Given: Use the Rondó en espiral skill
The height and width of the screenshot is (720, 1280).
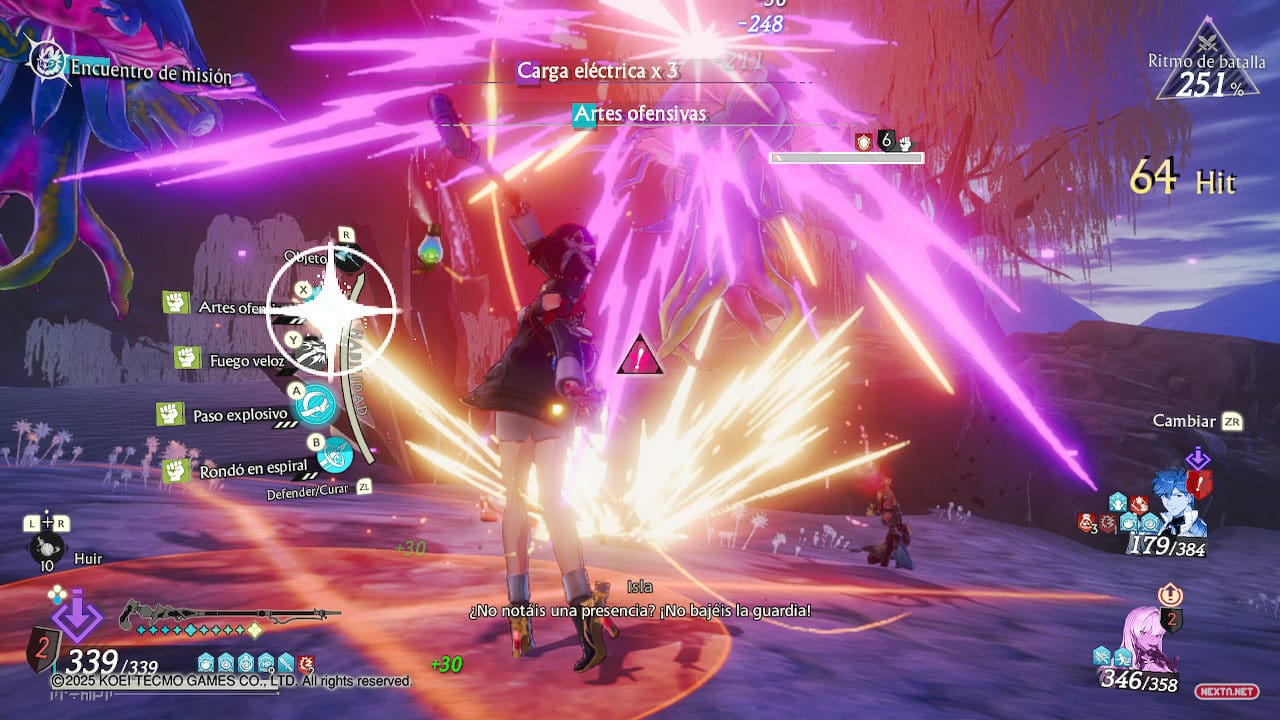Looking at the screenshot, I should click(252, 470).
